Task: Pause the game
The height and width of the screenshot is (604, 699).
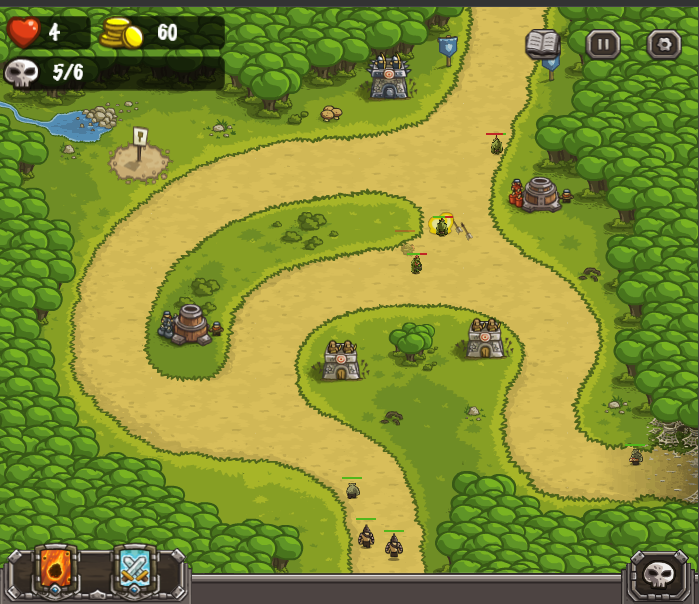Action: 603,44
